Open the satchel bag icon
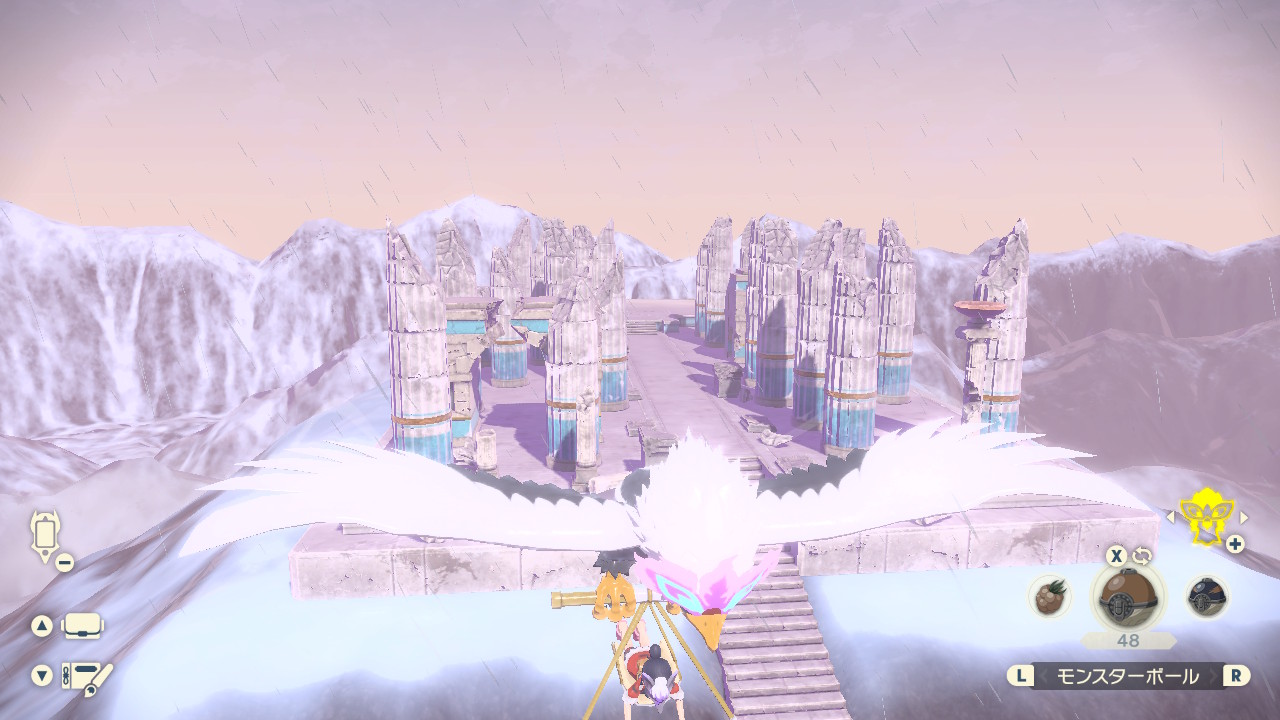 coord(82,626)
